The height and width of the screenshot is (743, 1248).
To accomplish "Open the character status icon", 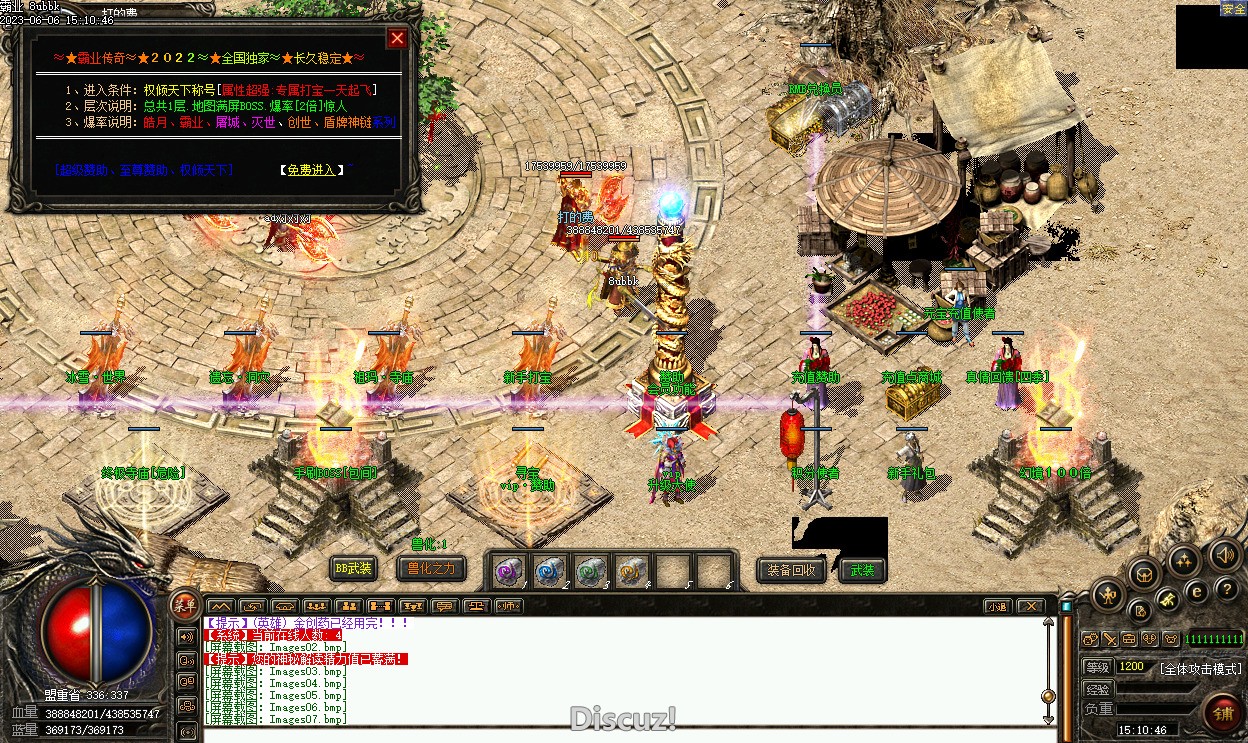I will pos(1107,596).
